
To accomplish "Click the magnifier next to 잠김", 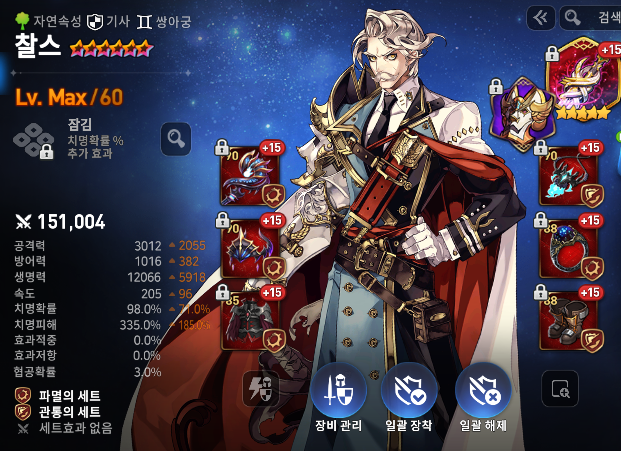I will (176, 138).
